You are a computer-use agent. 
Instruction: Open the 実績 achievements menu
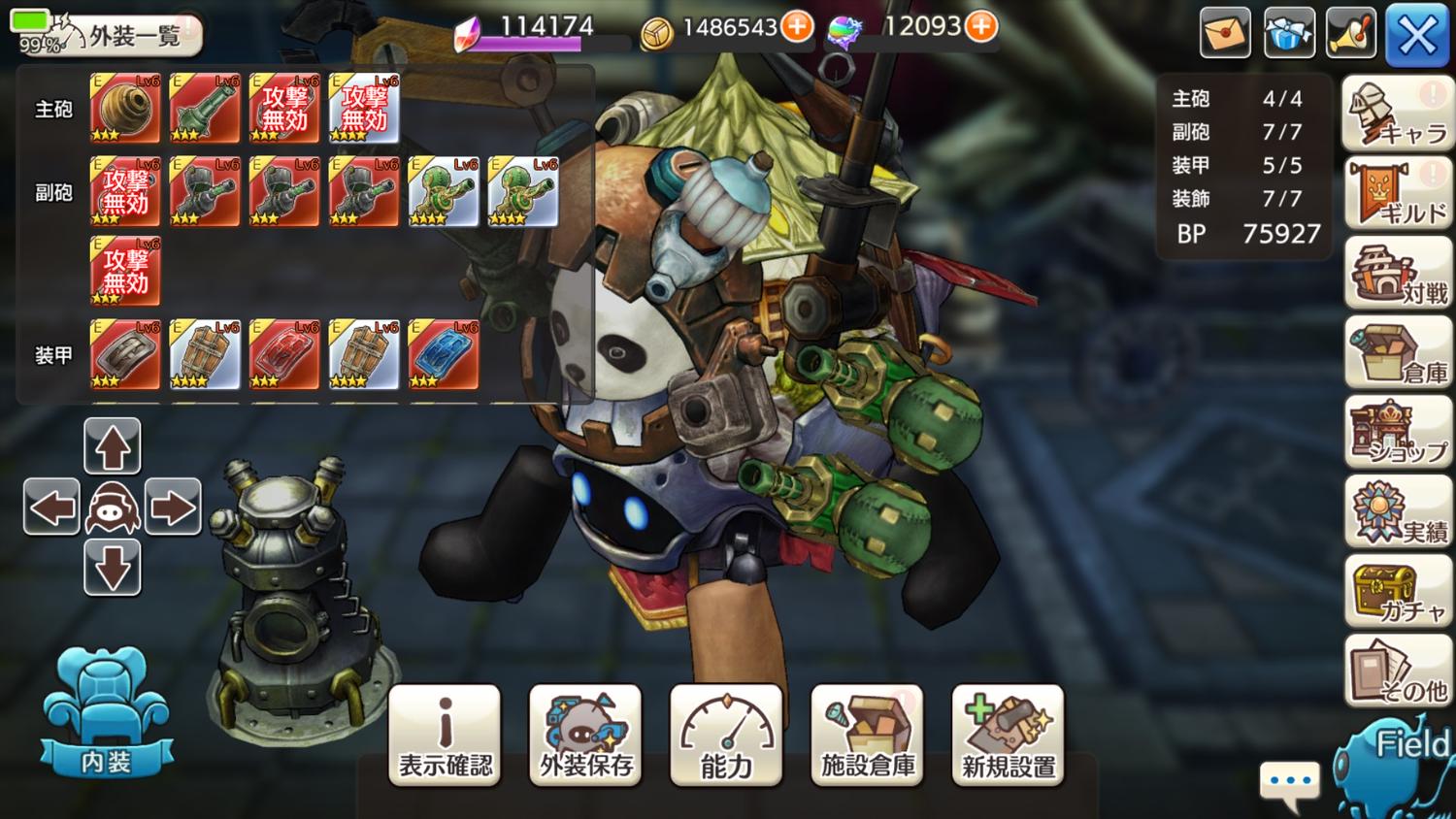click(x=1398, y=512)
